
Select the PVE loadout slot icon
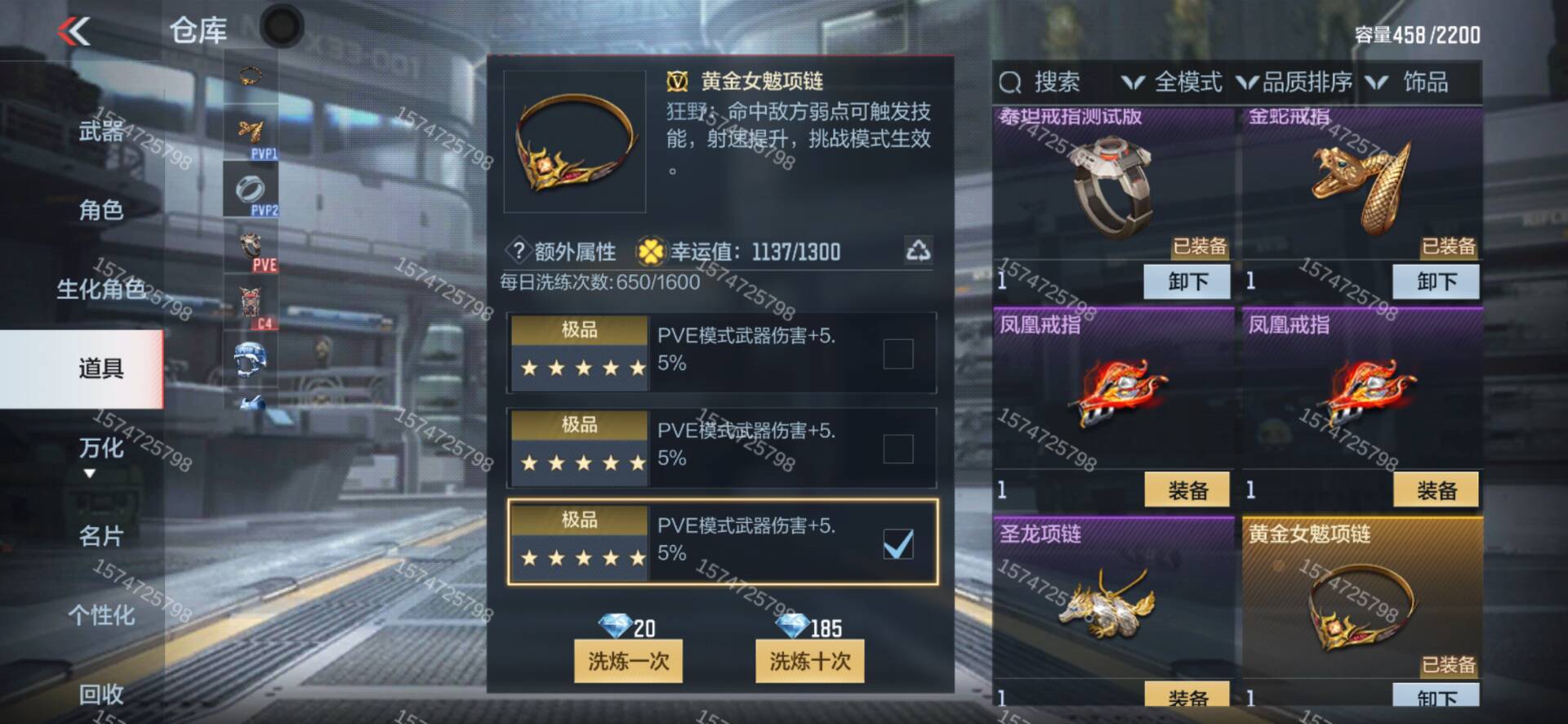pyautogui.click(x=251, y=248)
